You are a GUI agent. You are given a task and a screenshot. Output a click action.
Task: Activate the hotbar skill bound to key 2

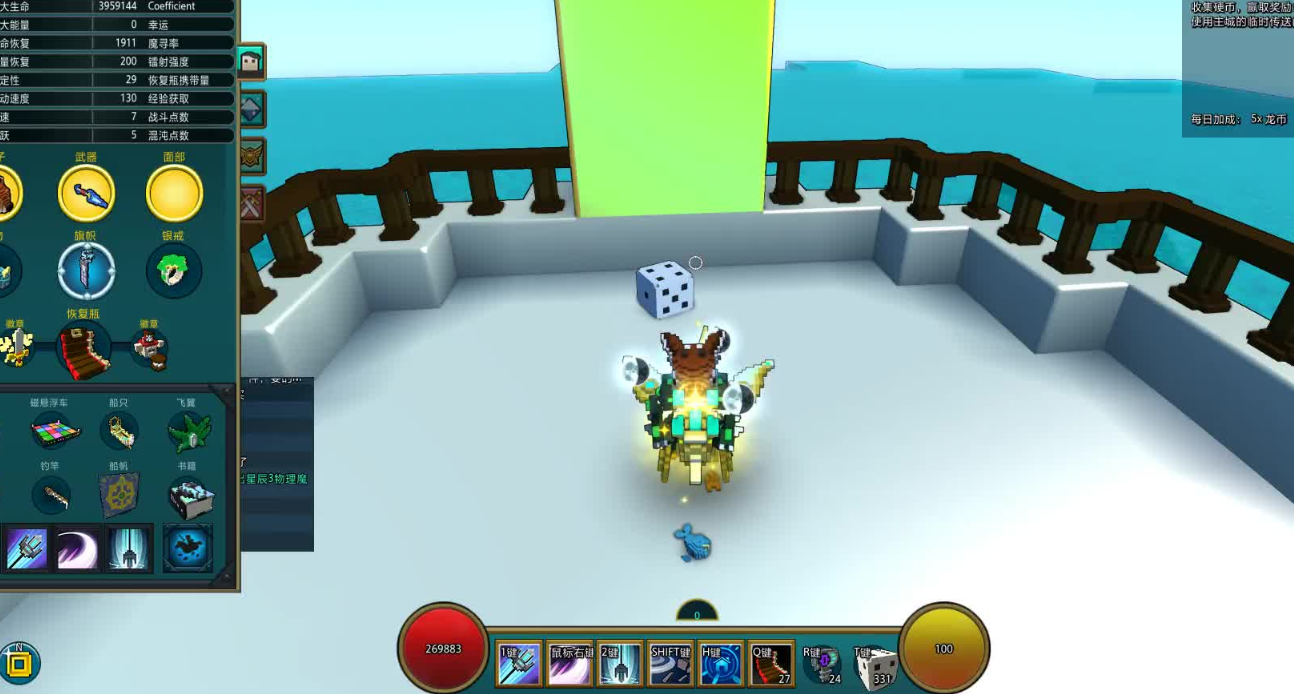[x=620, y=664]
